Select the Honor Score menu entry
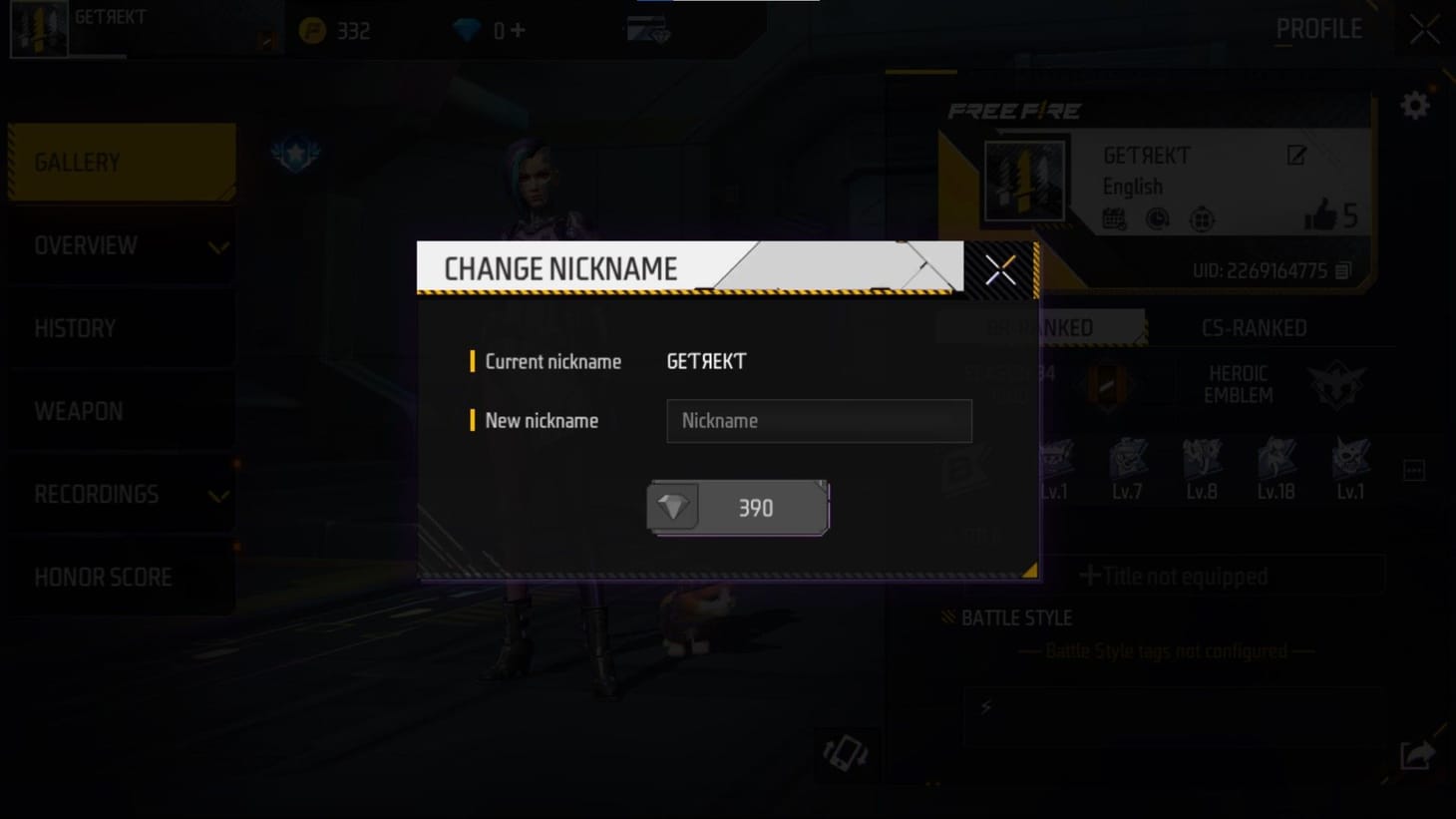Screen dimensions: 1456x819 click(104, 577)
